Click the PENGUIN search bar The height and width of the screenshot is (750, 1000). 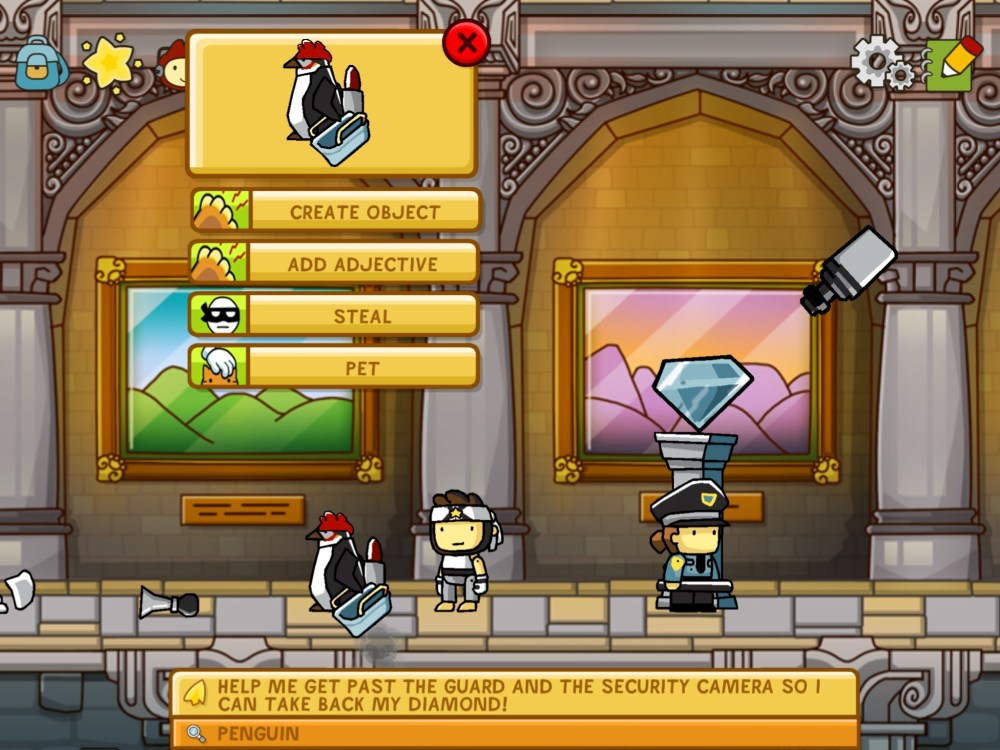point(514,734)
